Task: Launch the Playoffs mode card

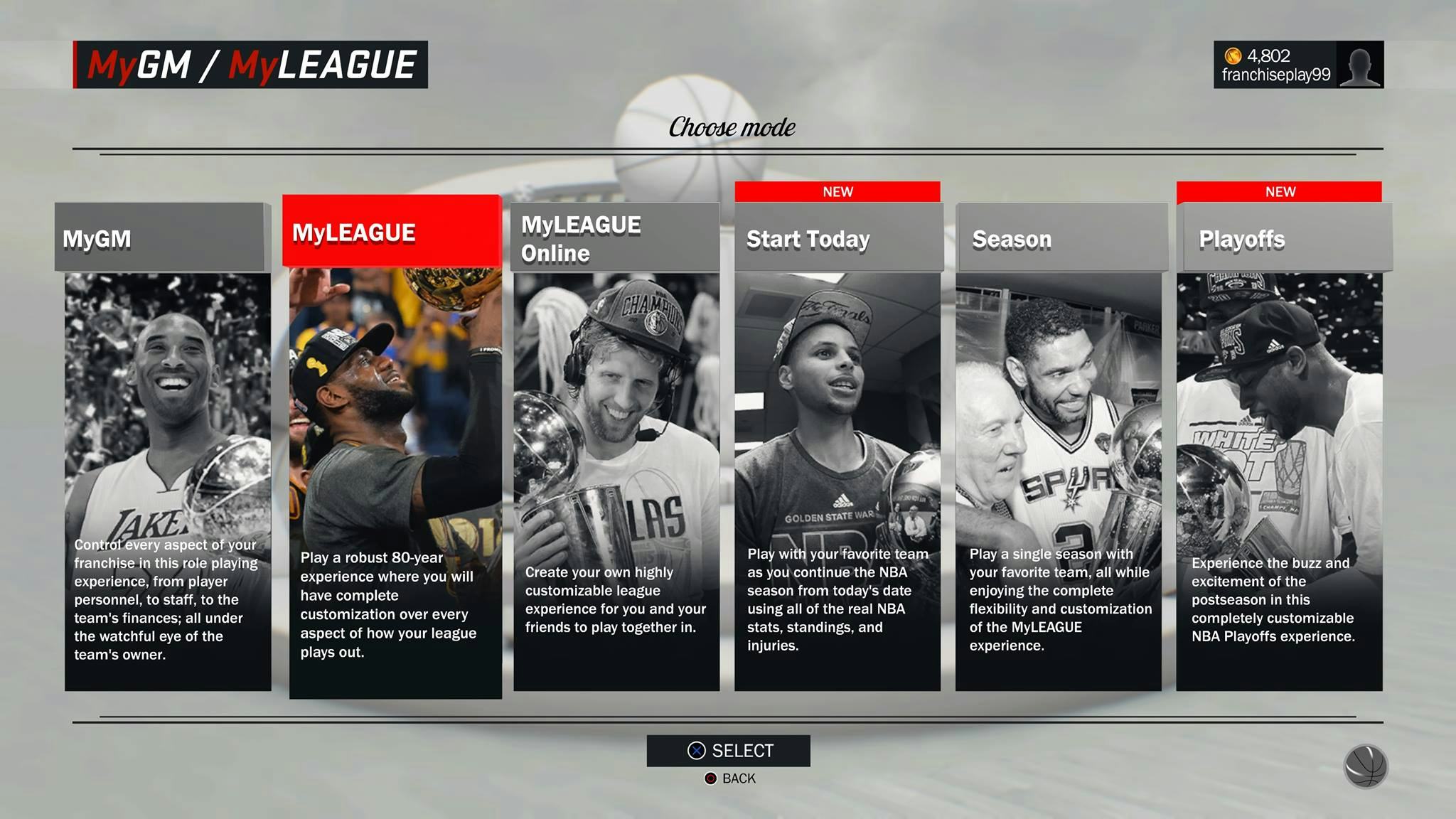Action: pos(1280,446)
